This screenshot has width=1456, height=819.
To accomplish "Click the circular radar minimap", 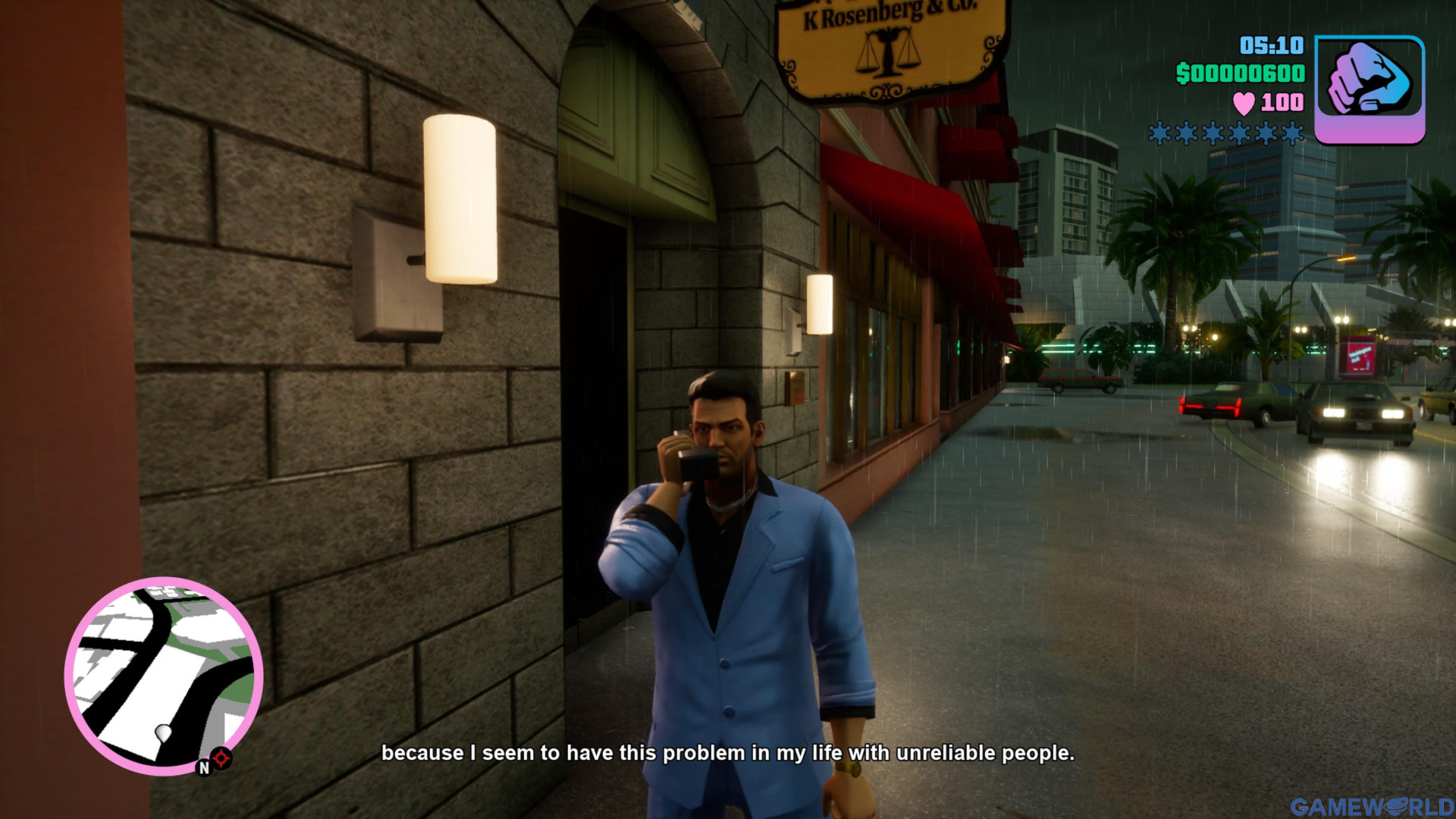I will 164,675.
